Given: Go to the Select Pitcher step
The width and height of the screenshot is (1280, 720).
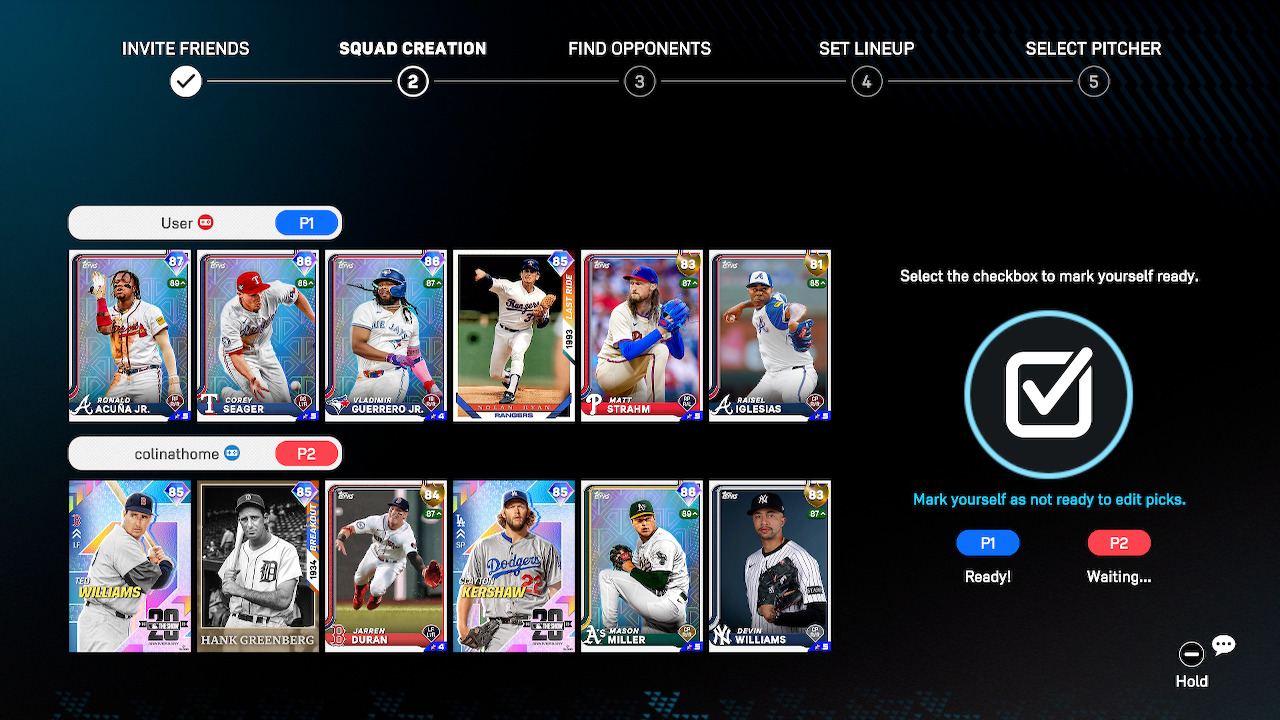Looking at the screenshot, I should point(1094,81).
